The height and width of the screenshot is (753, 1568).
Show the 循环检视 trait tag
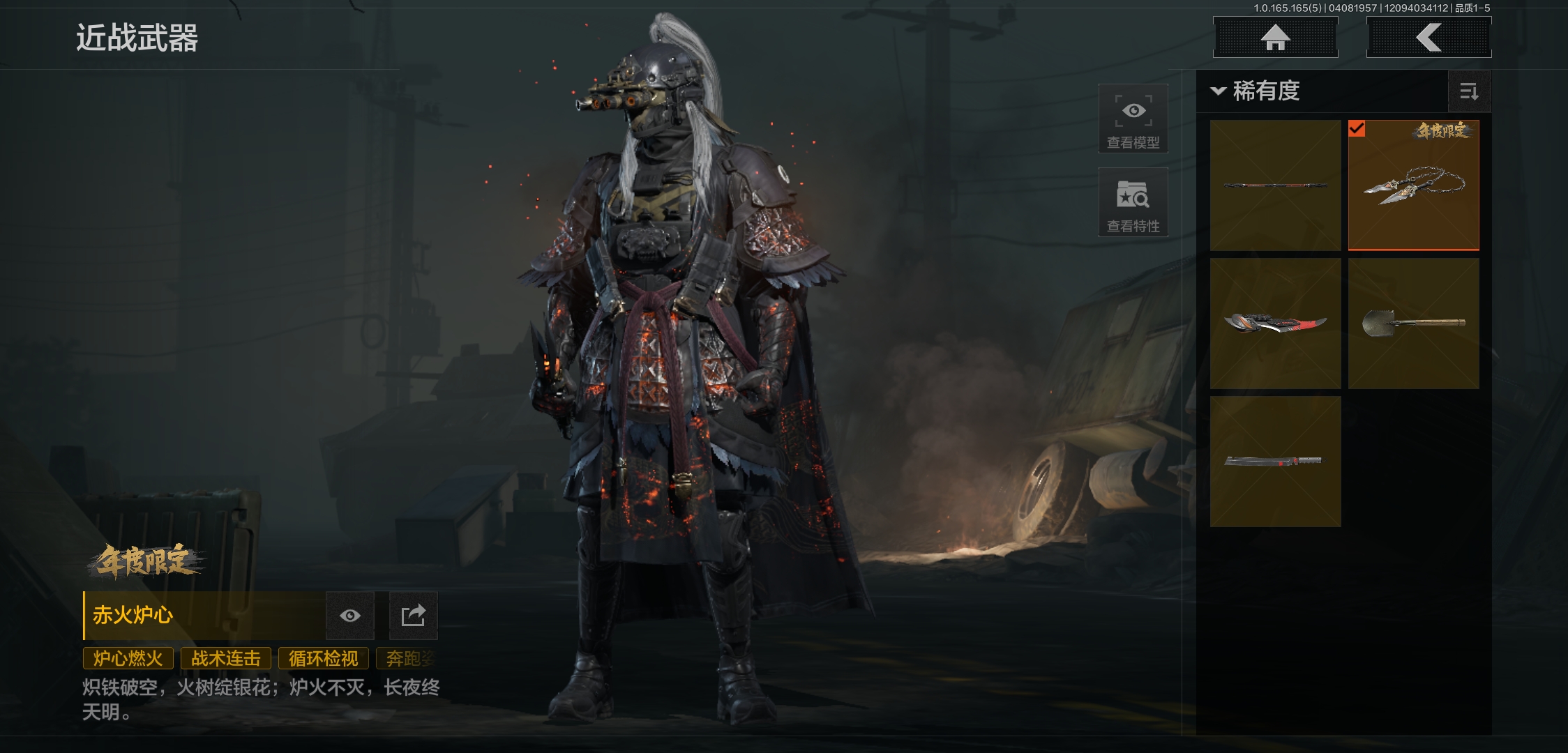tap(324, 658)
